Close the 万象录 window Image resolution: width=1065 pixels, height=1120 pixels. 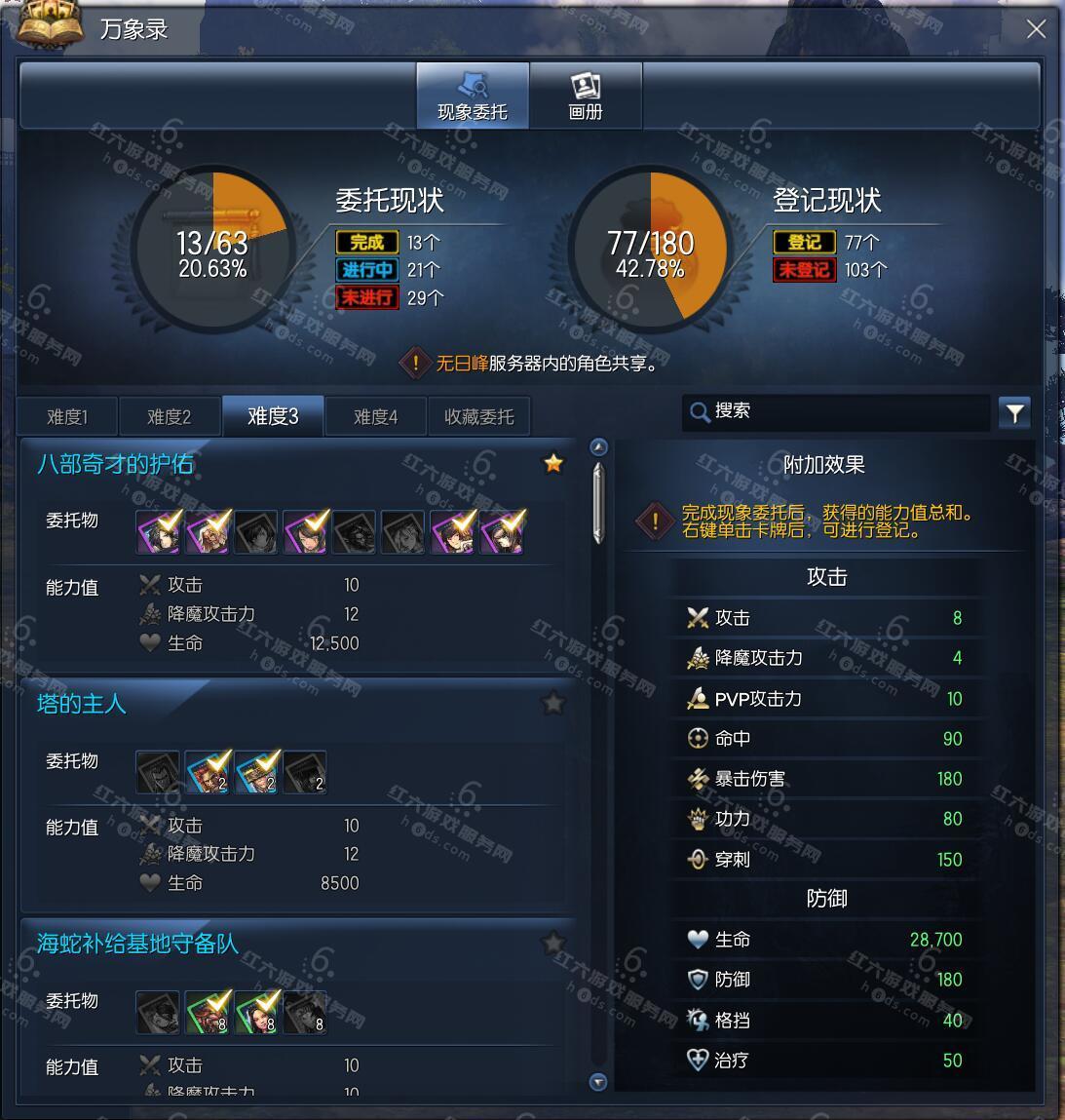(x=1036, y=29)
